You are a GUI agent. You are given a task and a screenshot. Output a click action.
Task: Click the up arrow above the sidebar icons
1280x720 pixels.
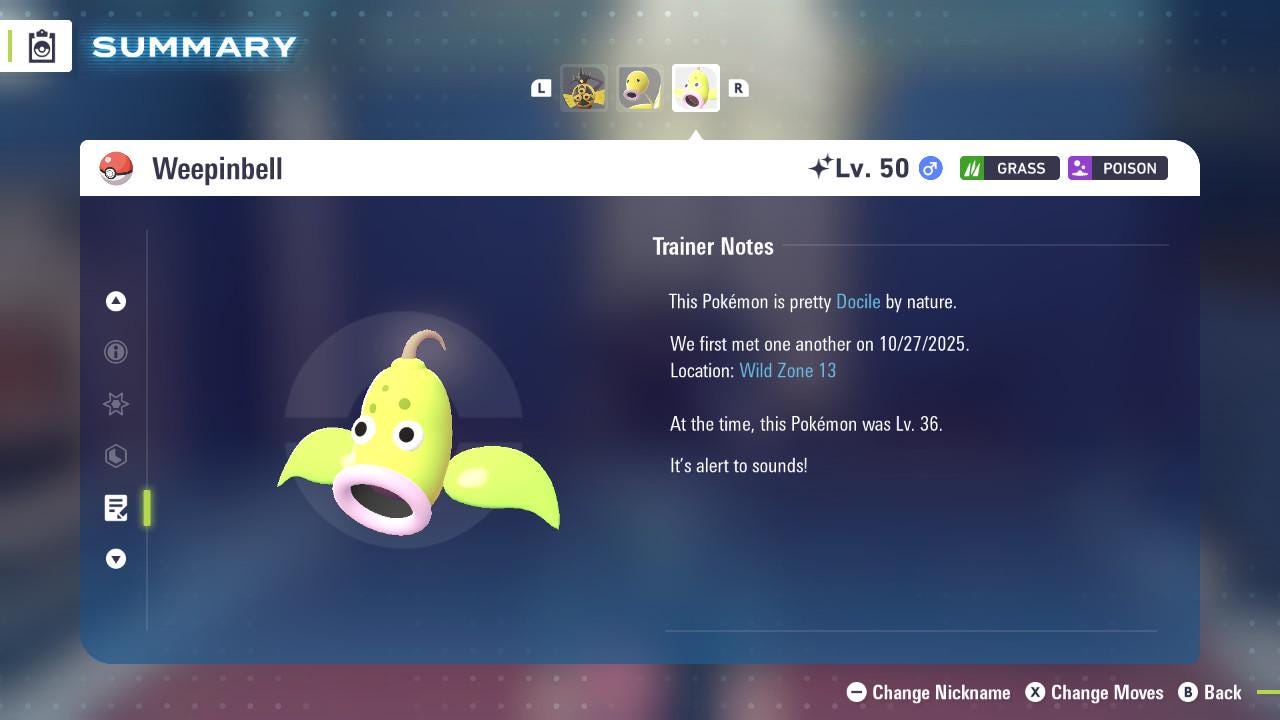(116, 301)
